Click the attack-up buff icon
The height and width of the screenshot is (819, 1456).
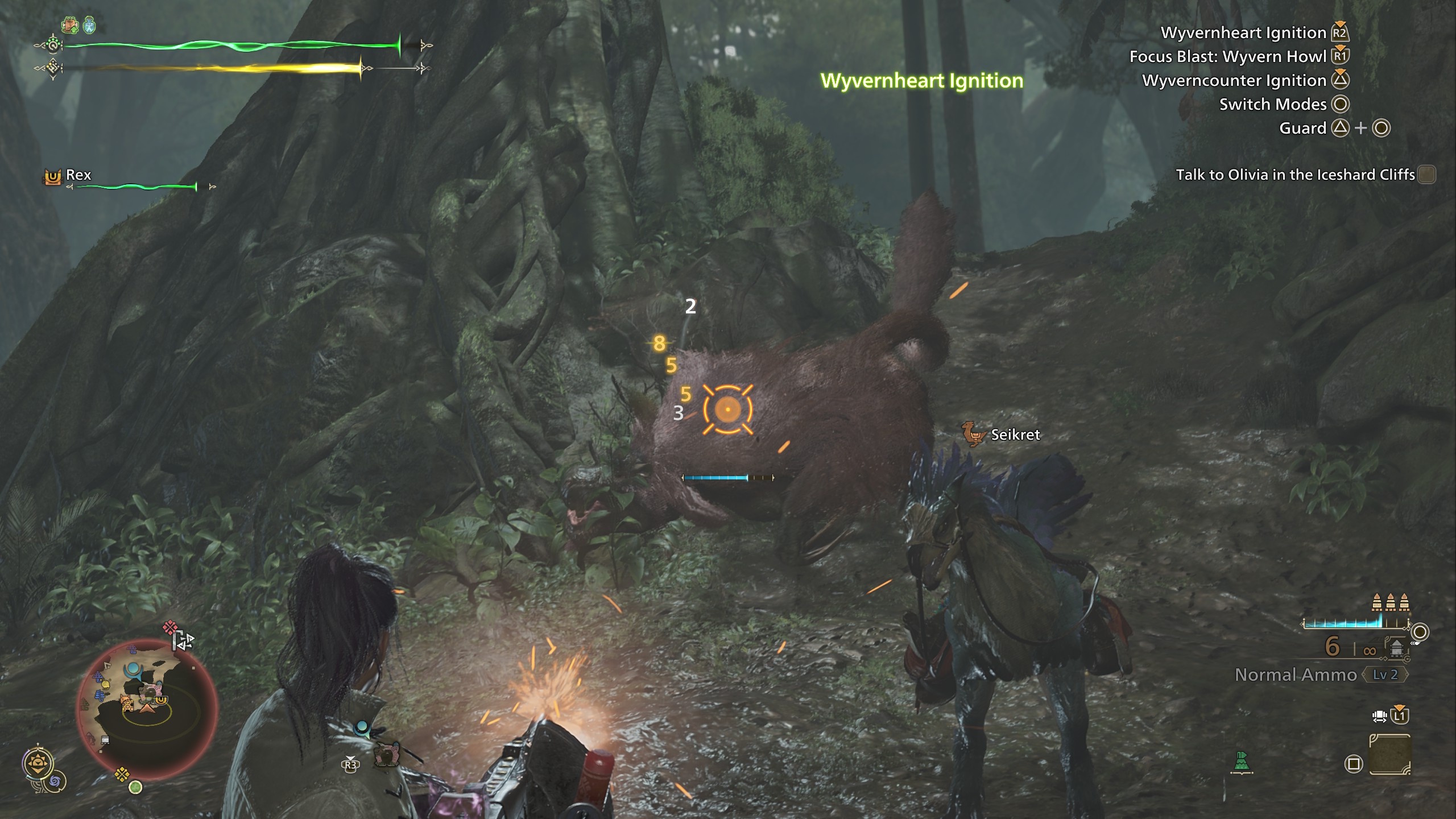click(70, 24)
